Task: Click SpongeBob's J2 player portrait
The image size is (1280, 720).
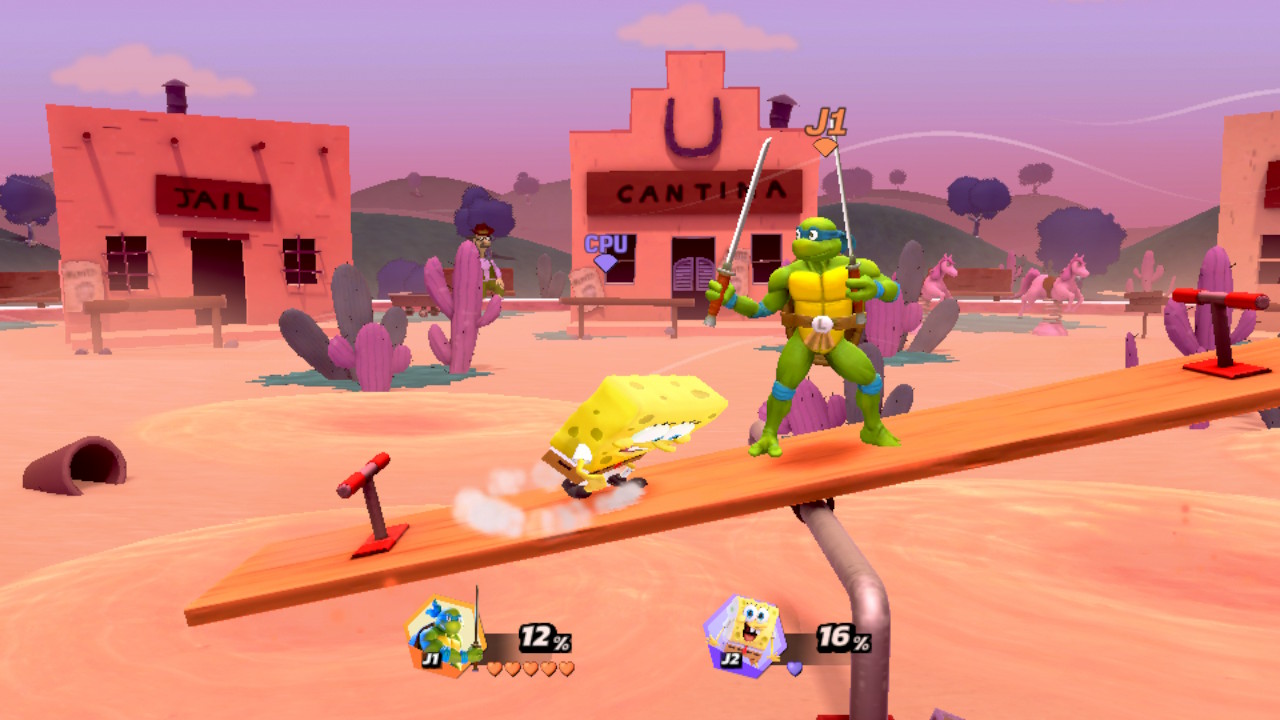Action: point(743,635)
